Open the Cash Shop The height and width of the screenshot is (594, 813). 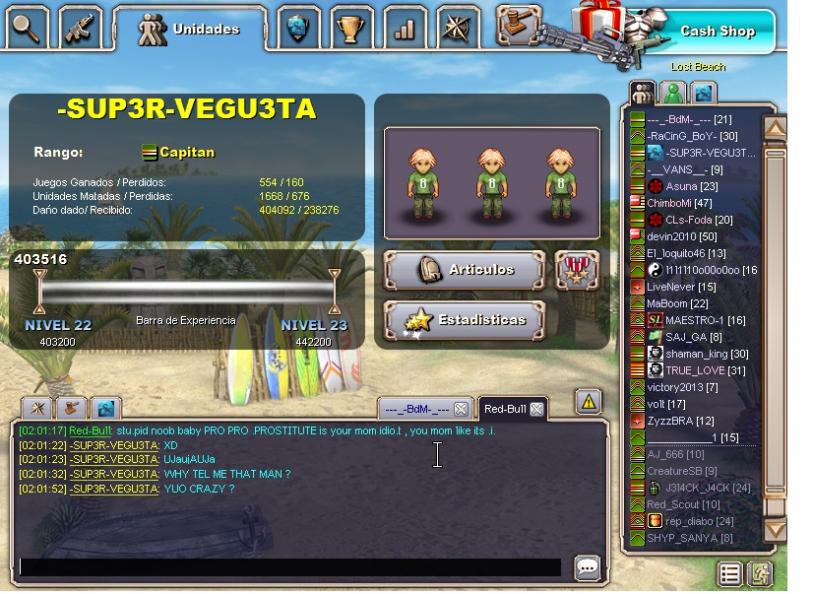click(x=716, y=31)
